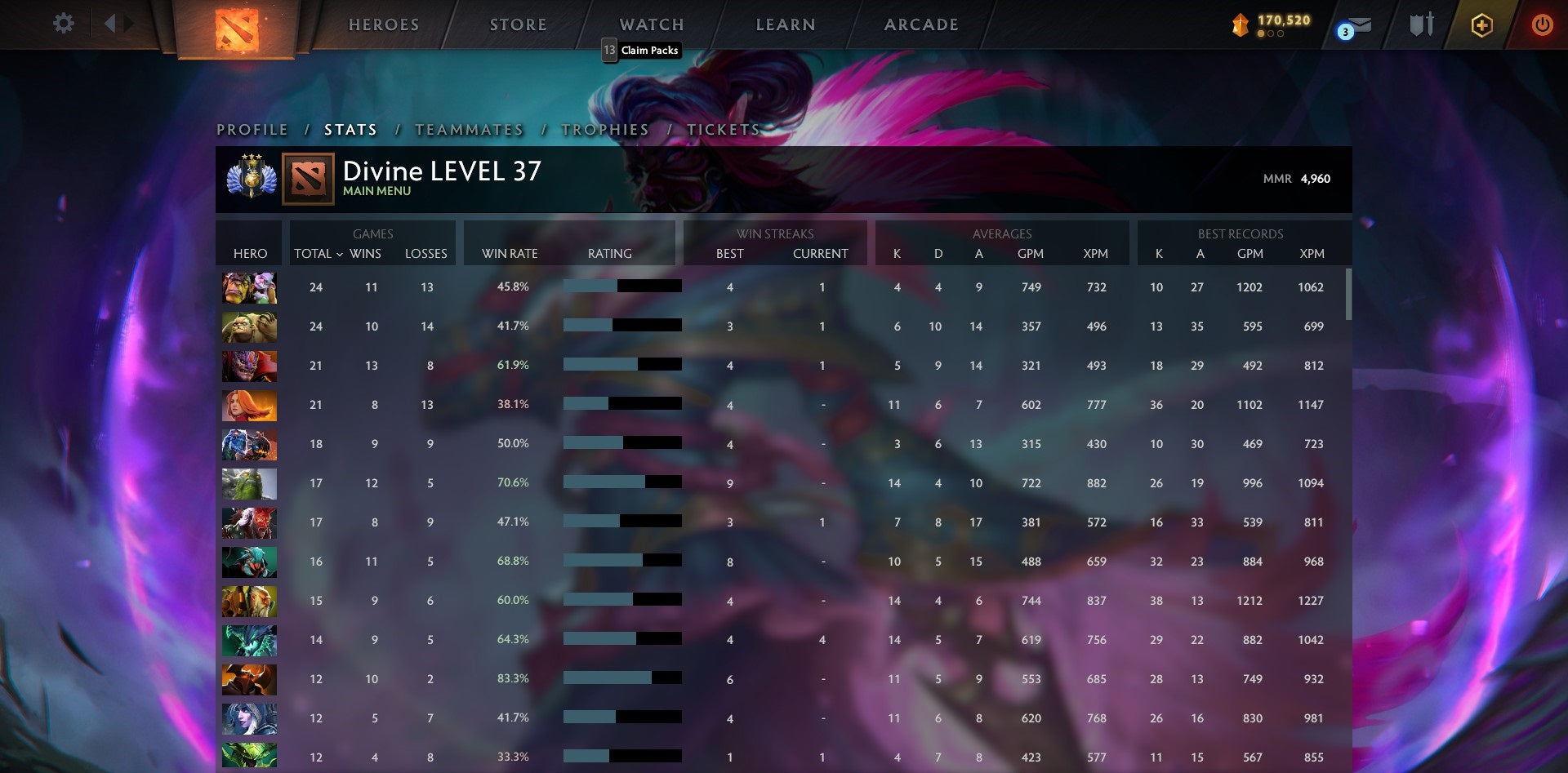Viewport: 1568px width, 773px height.
Task: Open the TOTAL games sort dropdown
Action: tap(320, 254)
